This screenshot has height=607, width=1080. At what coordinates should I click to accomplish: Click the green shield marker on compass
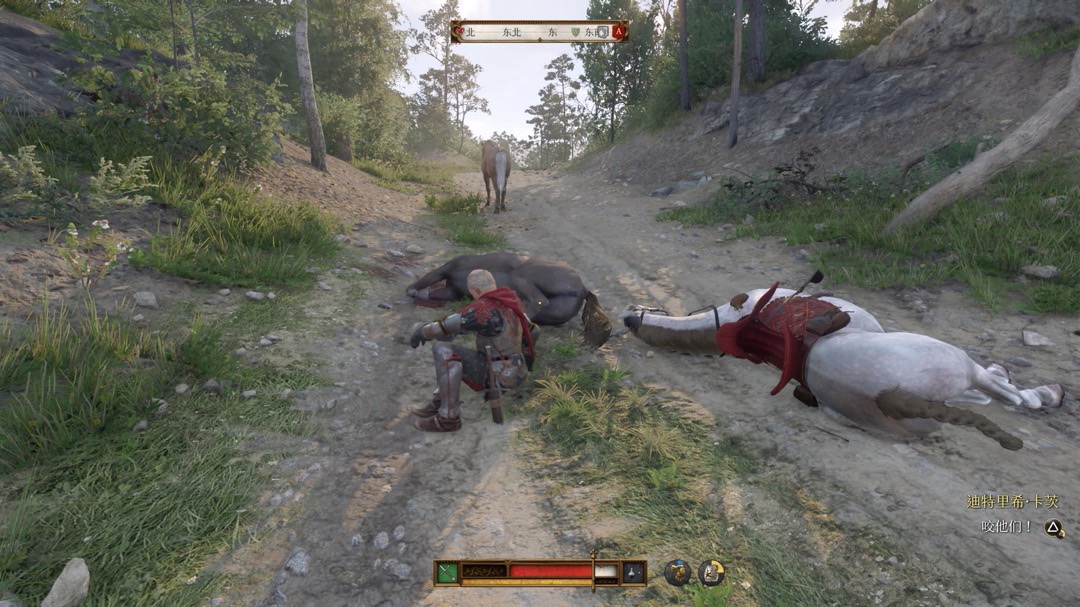point(576,32)
